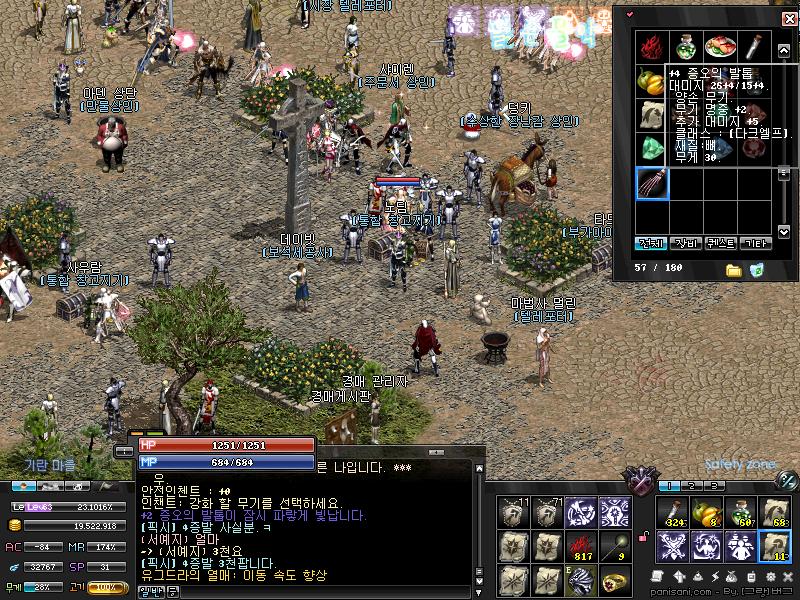The image size is (800, 600).
Task: Pick the red flame item in the inventory
Action: point(652,47)
